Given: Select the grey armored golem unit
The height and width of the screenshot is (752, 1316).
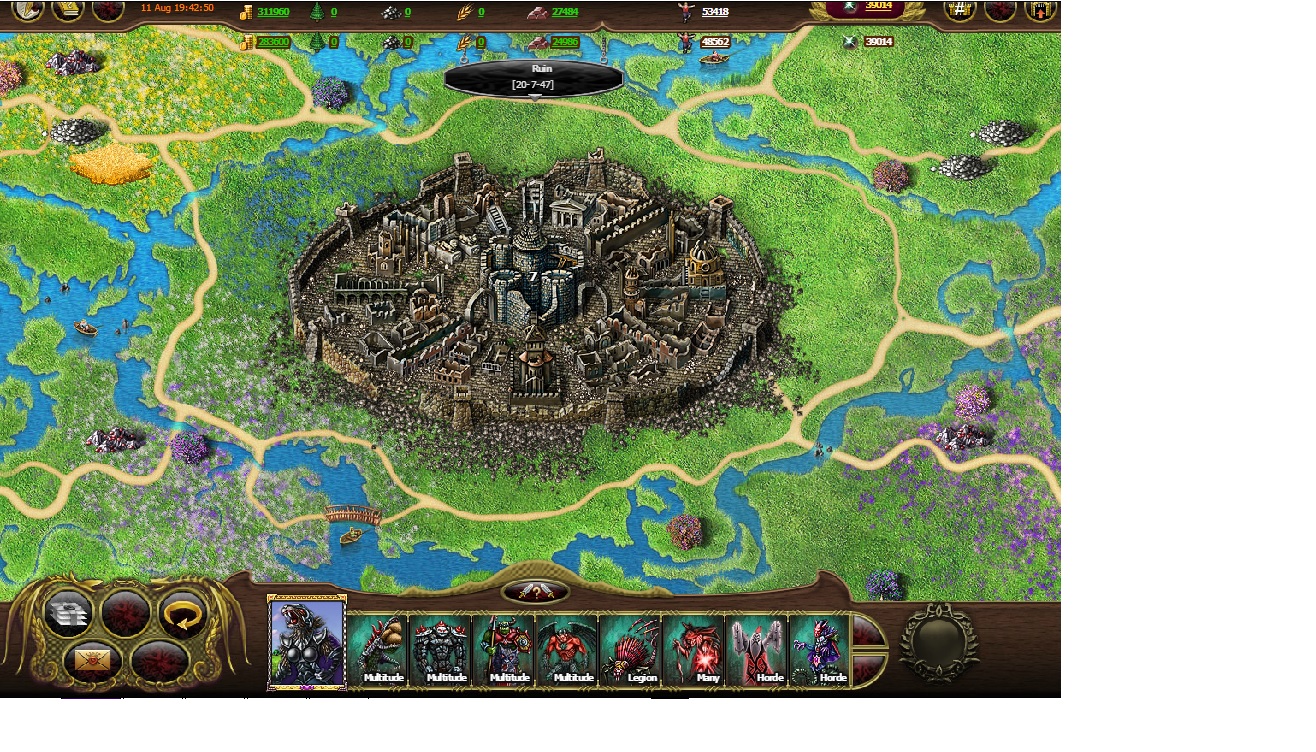Looking at the screenshot, I should tap(443, 649).
